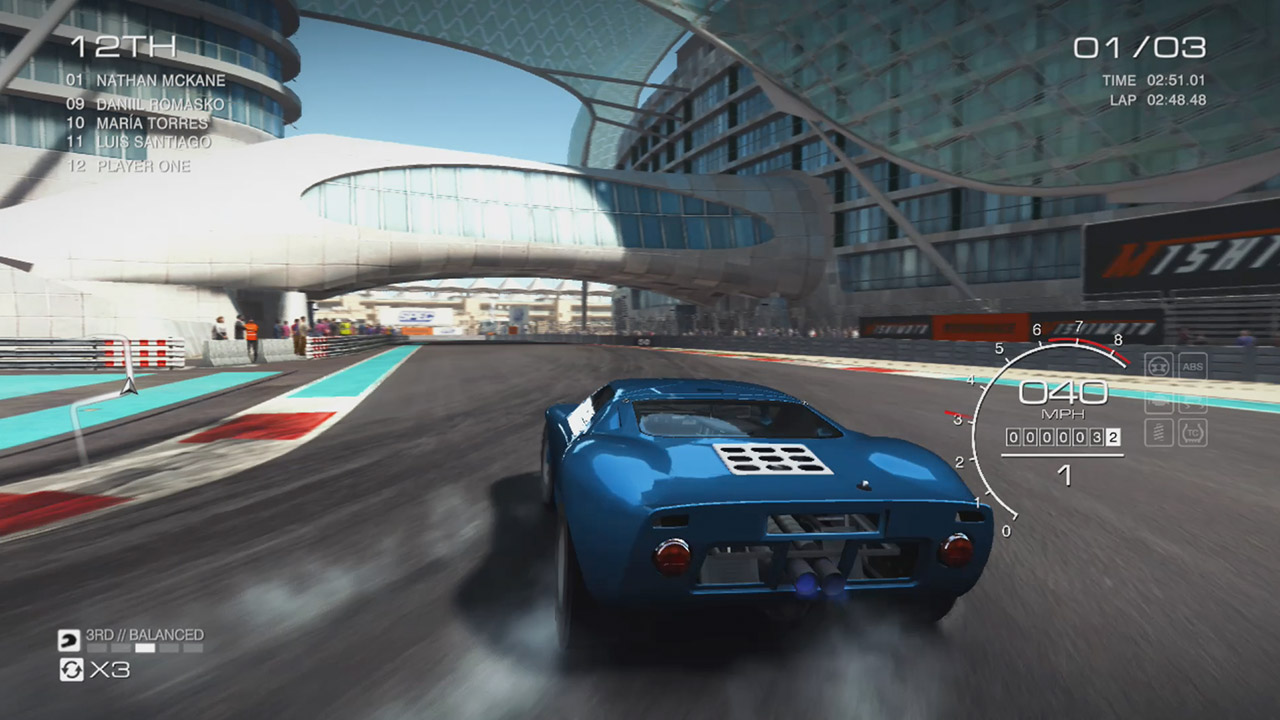Toggle the TC traction control icon
1280x720 pixels.
[x=1193, y=432]
